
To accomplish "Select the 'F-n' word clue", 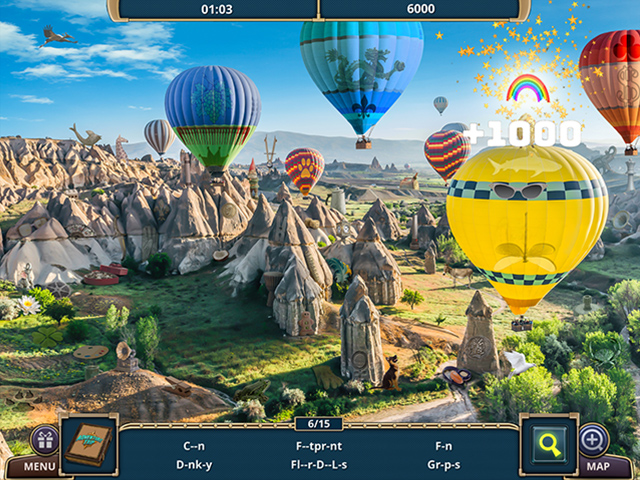I will click(x=444, y=444).
